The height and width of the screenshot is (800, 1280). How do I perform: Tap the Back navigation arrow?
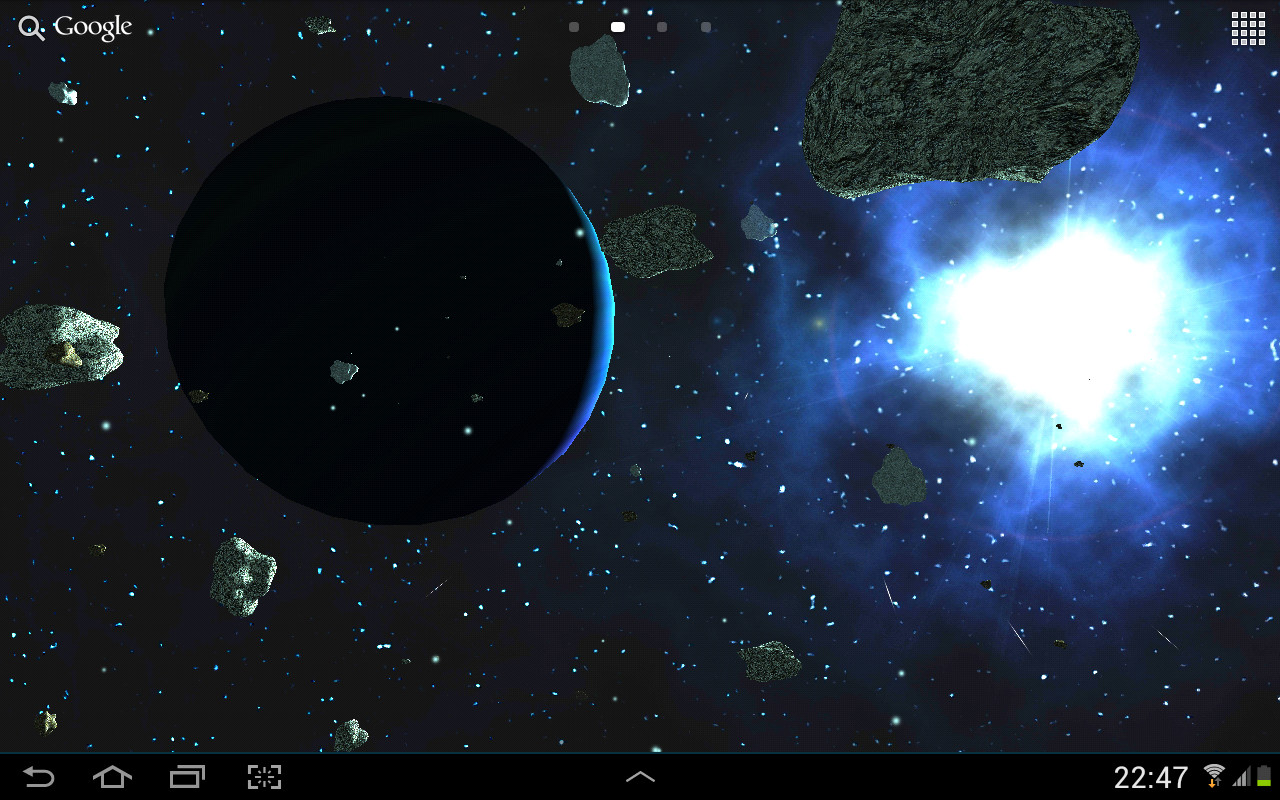[38, 776]
